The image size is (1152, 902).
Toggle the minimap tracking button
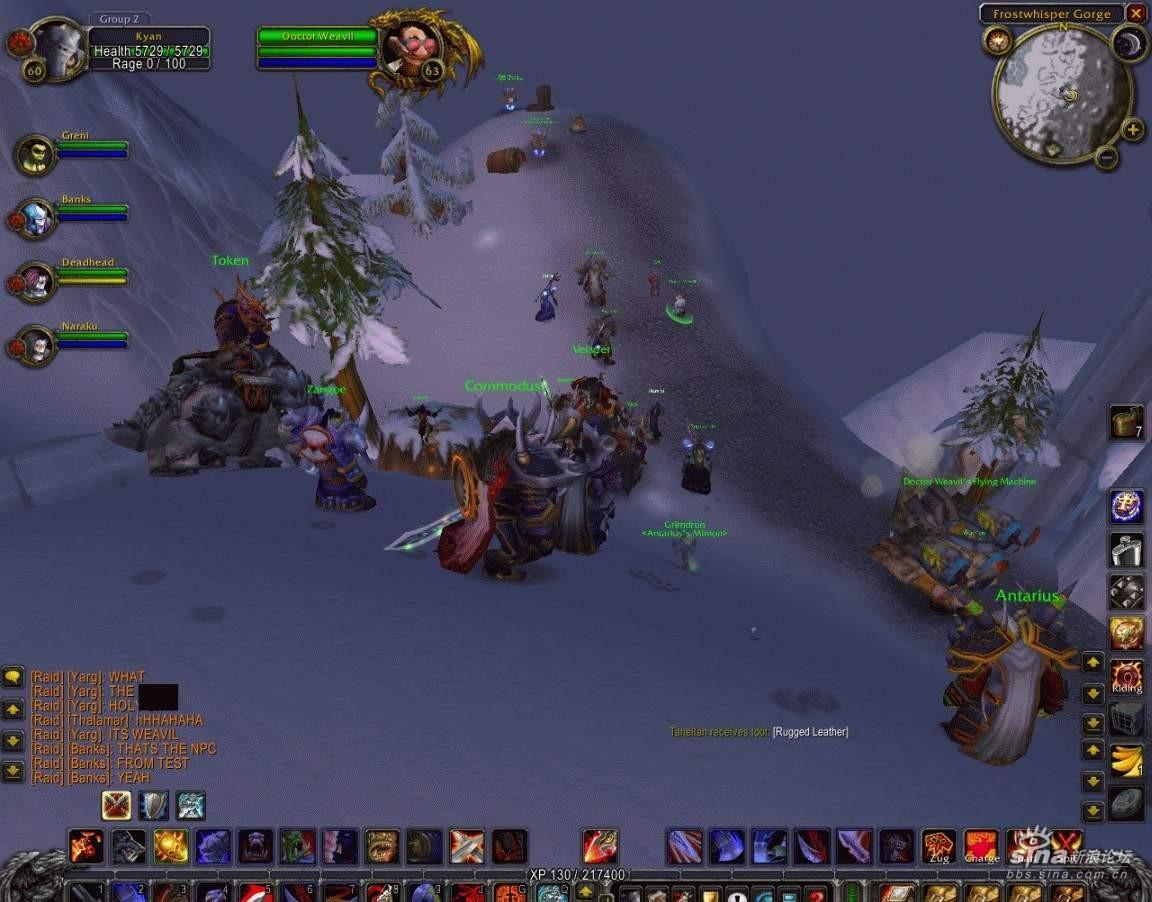pyautogui.click(x=997, y=41)
